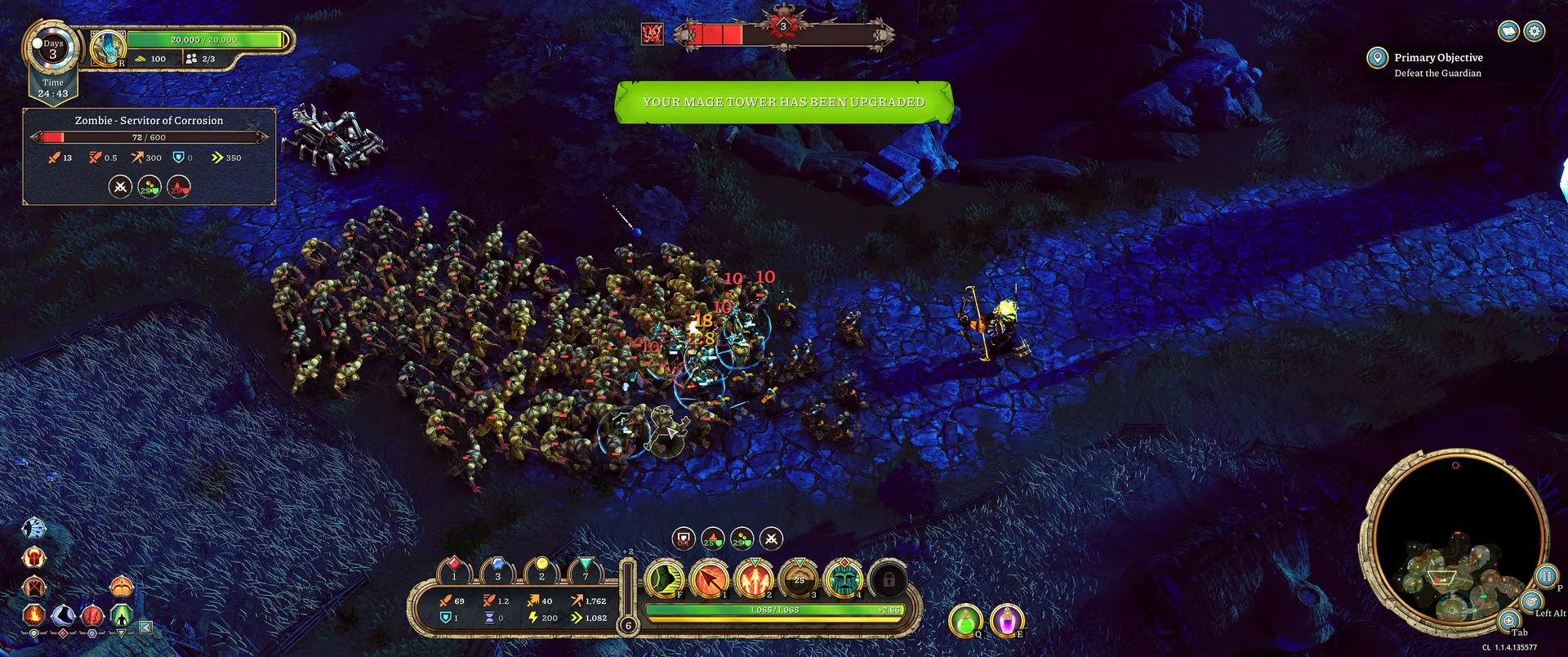The image size is (1568, 657).
Task: Use the green potion
Action: tap(965, 620)
